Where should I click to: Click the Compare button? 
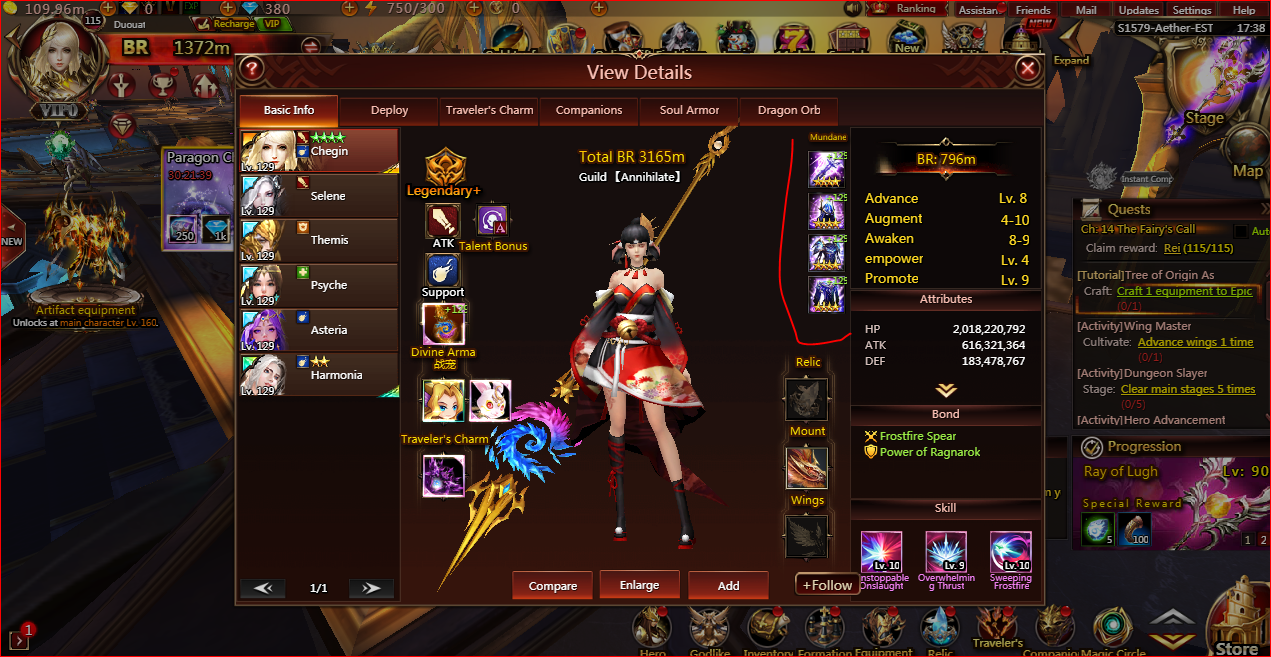click(553, 586)
